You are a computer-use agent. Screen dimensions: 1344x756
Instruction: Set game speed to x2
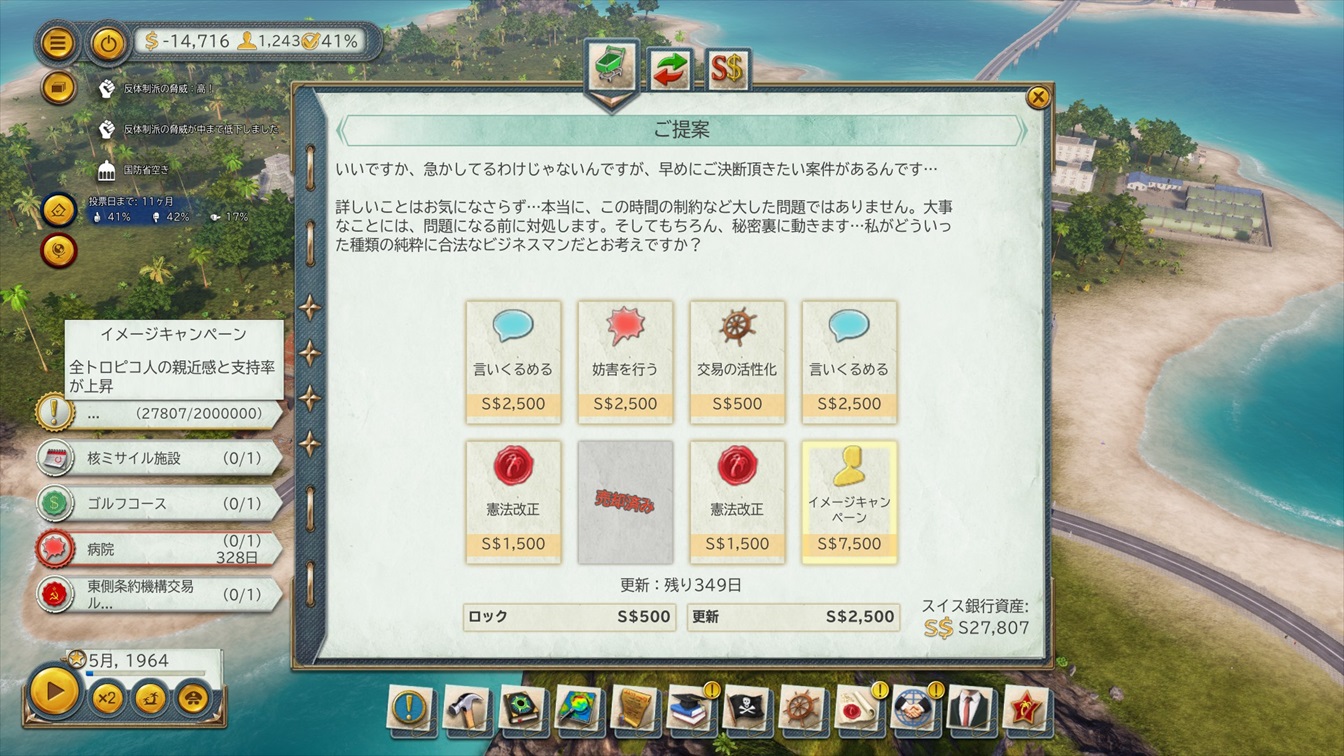[x=107, y=696]
